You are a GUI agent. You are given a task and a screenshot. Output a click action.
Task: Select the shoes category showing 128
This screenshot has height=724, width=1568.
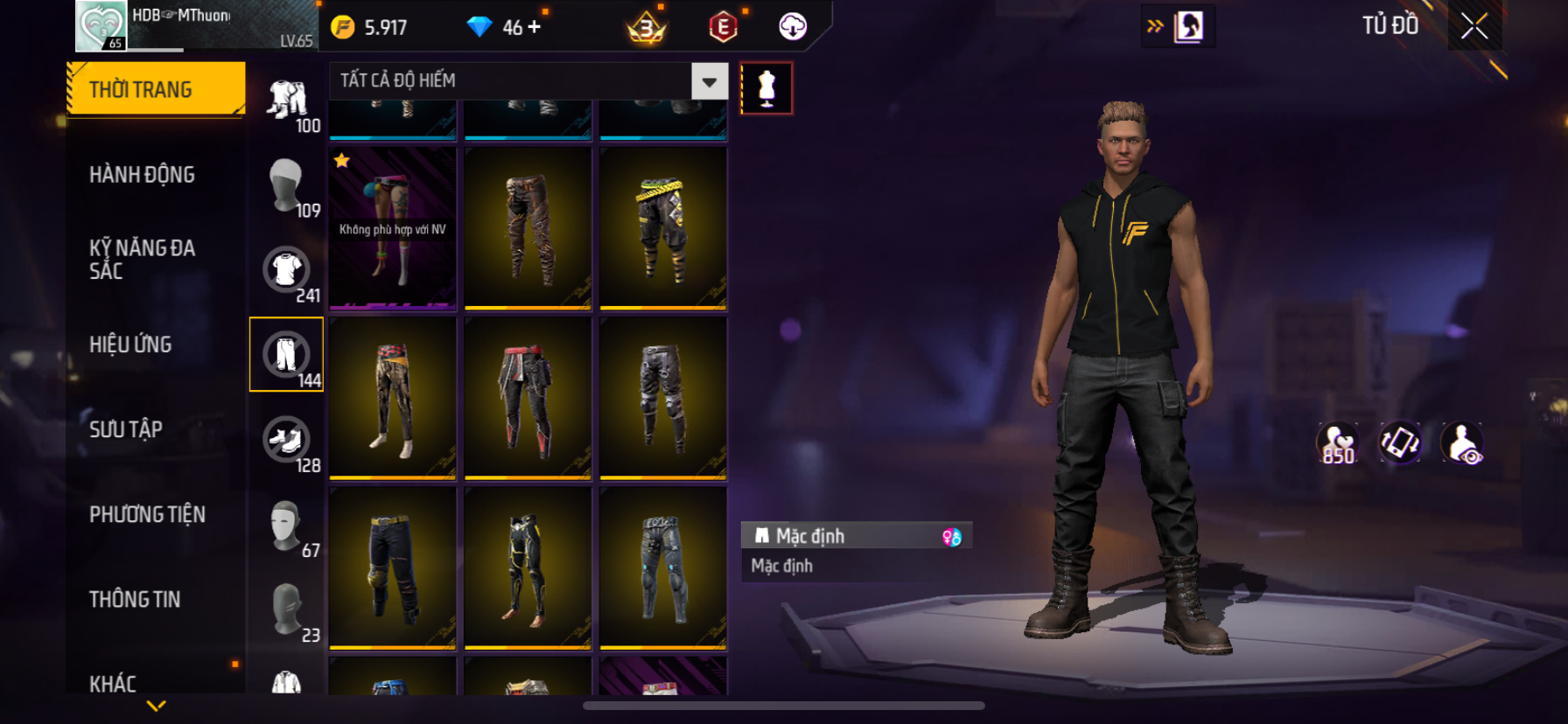click(x=286, y=439)
